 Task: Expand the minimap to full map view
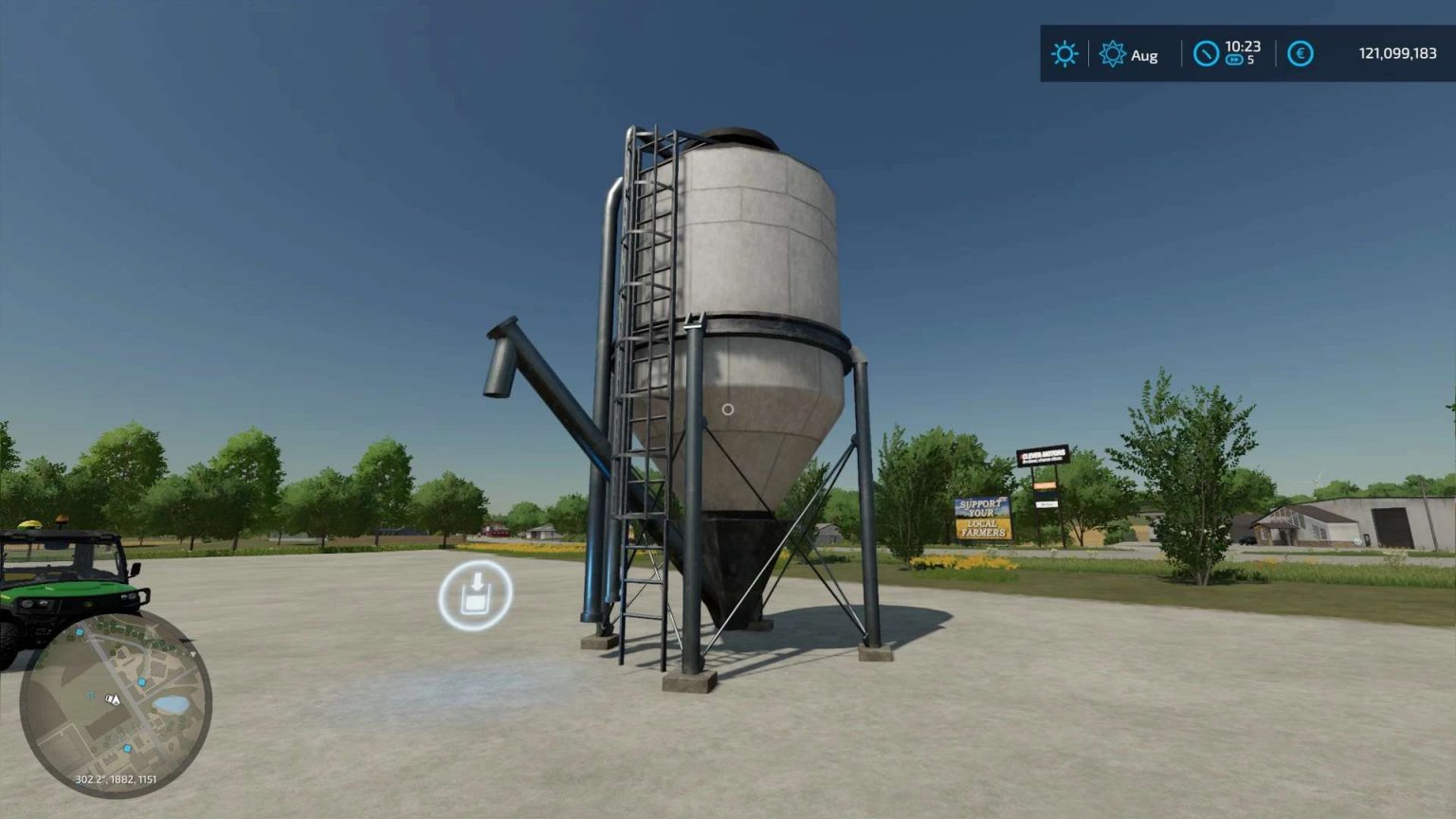[x=114, y=701]
